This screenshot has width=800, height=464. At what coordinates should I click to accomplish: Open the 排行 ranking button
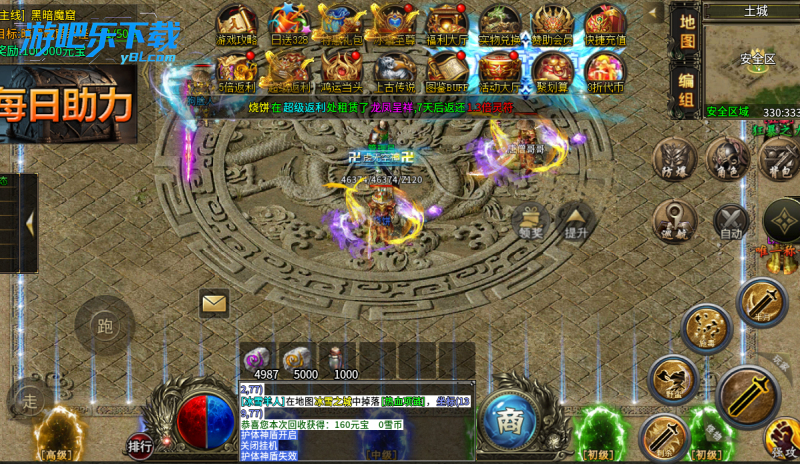pos(140,446)
